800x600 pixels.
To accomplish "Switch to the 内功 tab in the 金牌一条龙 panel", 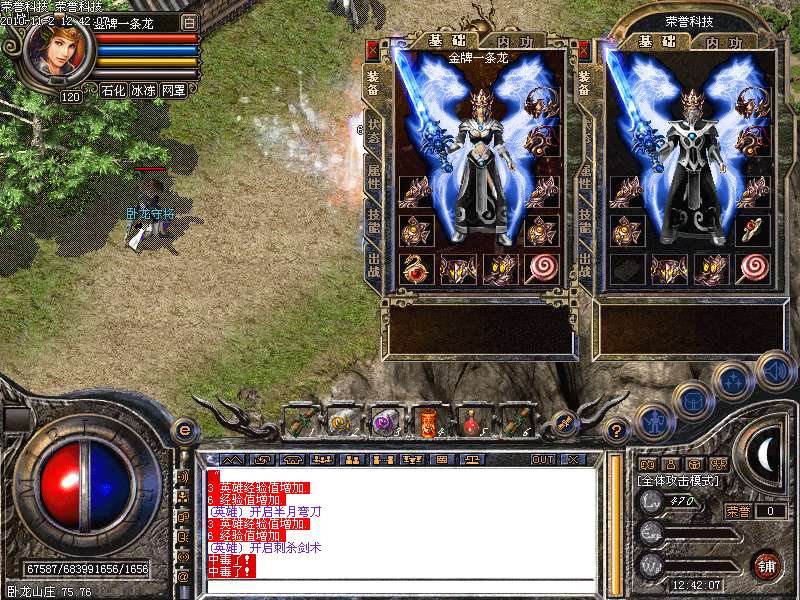I will click(507, 41).
